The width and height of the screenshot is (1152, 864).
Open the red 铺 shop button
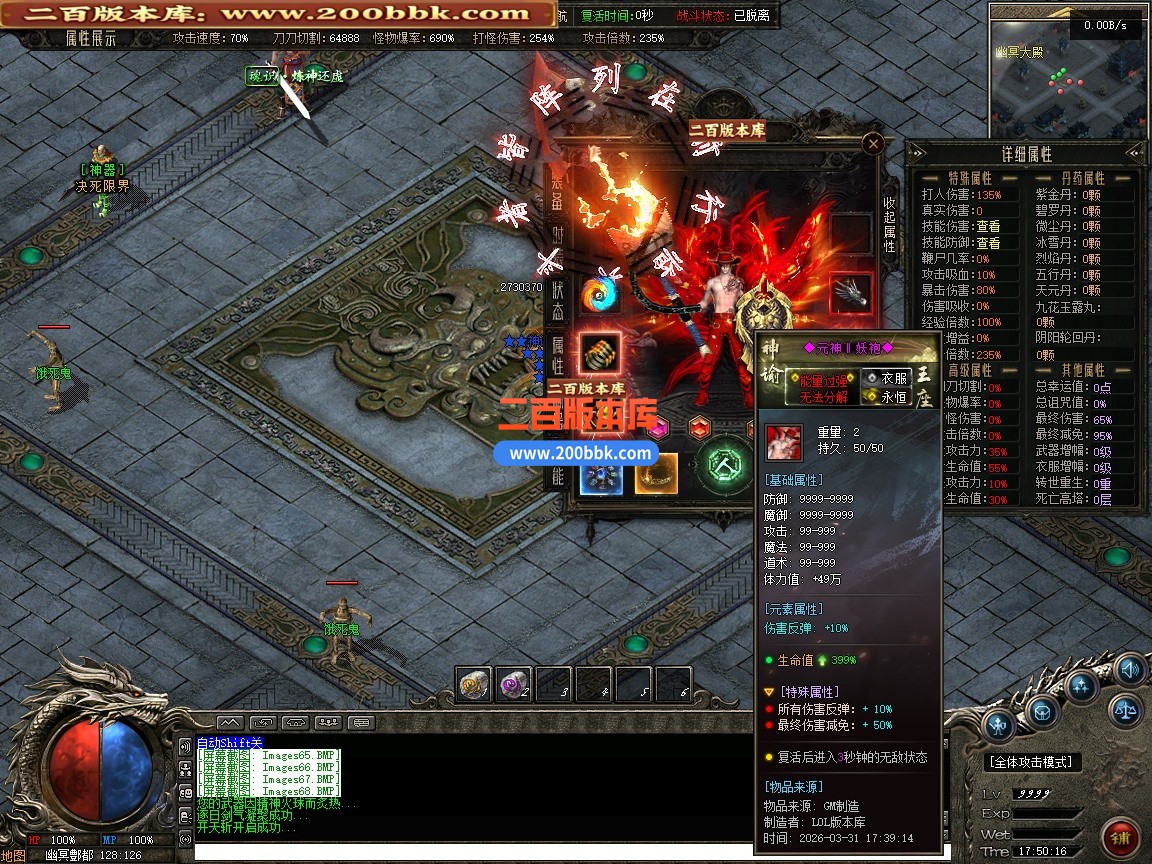pyautogui.click(x=1119, y=838)
